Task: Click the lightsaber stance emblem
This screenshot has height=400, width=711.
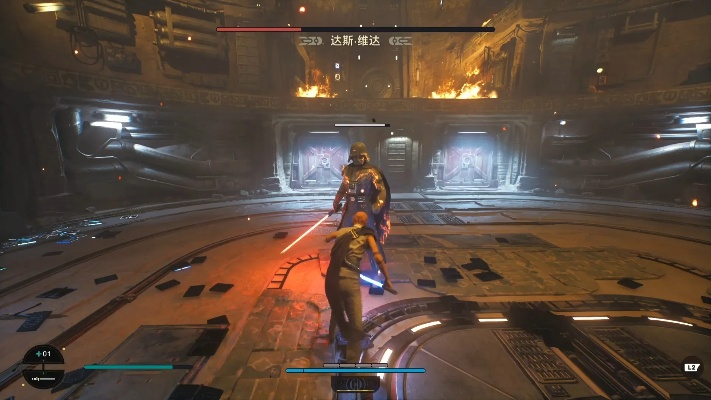Action: click(x=355, y=382)
